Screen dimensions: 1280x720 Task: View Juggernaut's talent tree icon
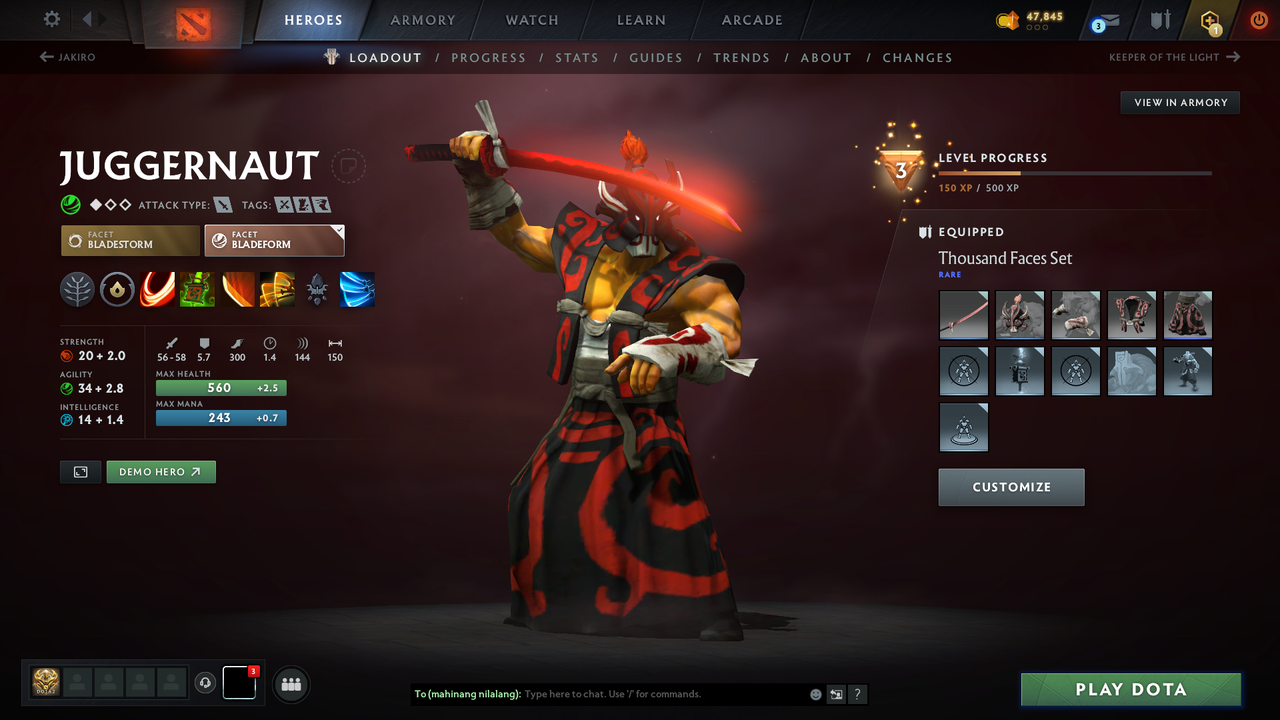pos(77,290)
